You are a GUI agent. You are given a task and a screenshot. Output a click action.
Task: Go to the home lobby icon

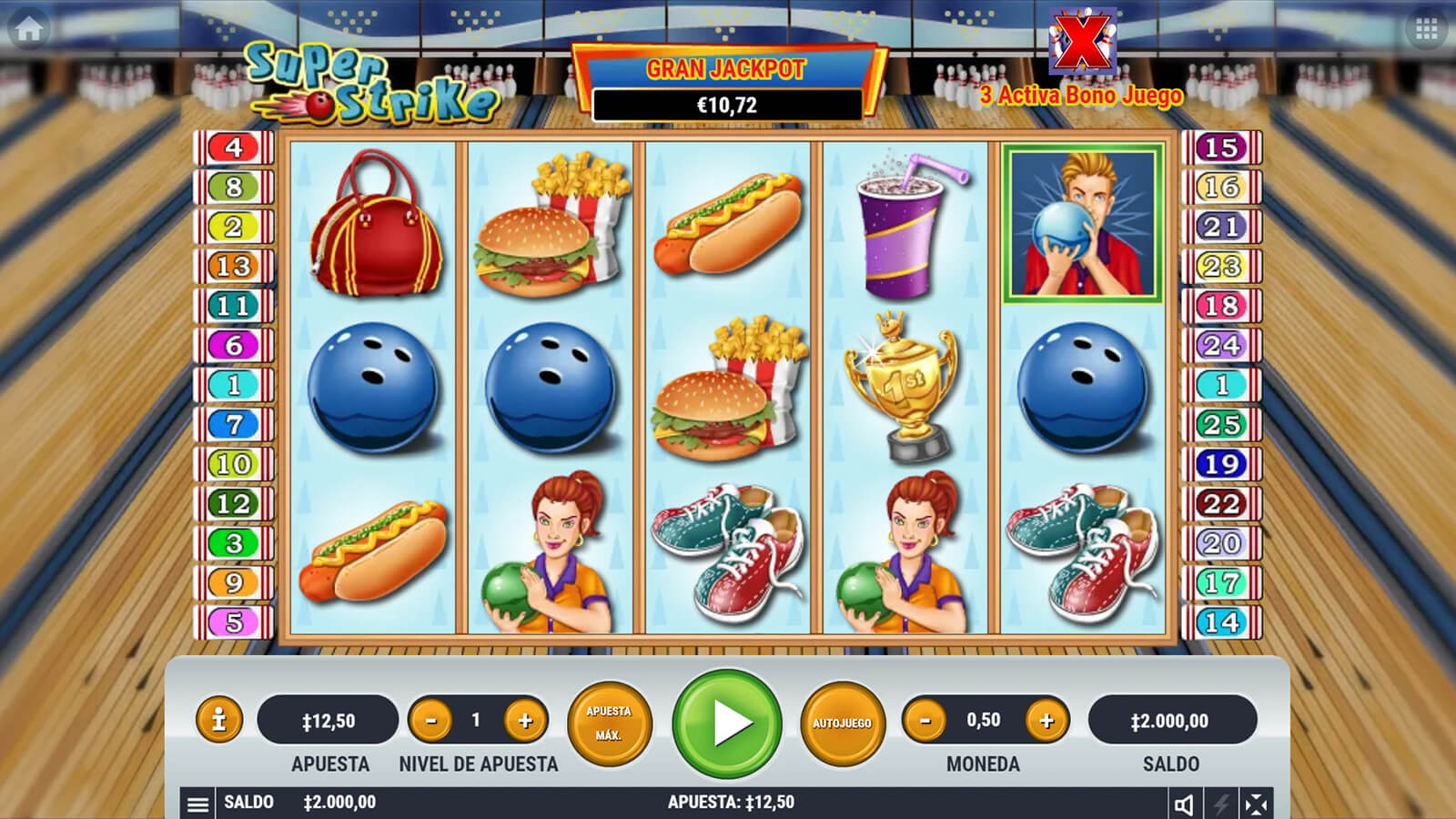[29, 29]
